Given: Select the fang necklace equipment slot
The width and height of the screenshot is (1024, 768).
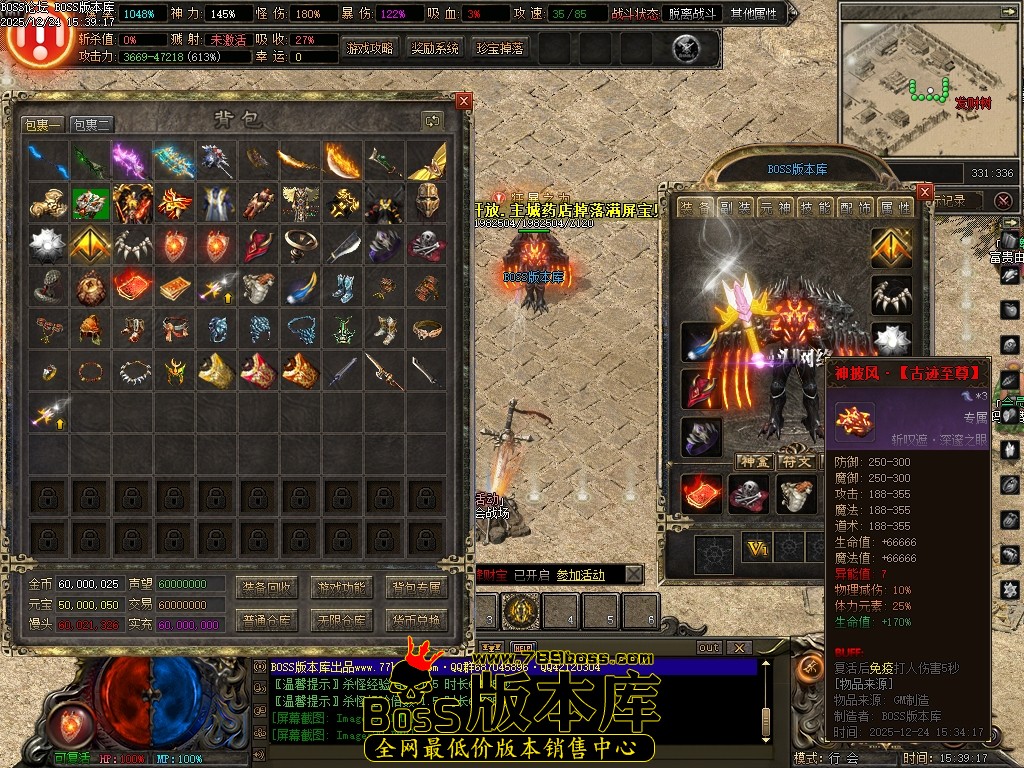Looking at the screenshot, I should click(x=890, y=295).
